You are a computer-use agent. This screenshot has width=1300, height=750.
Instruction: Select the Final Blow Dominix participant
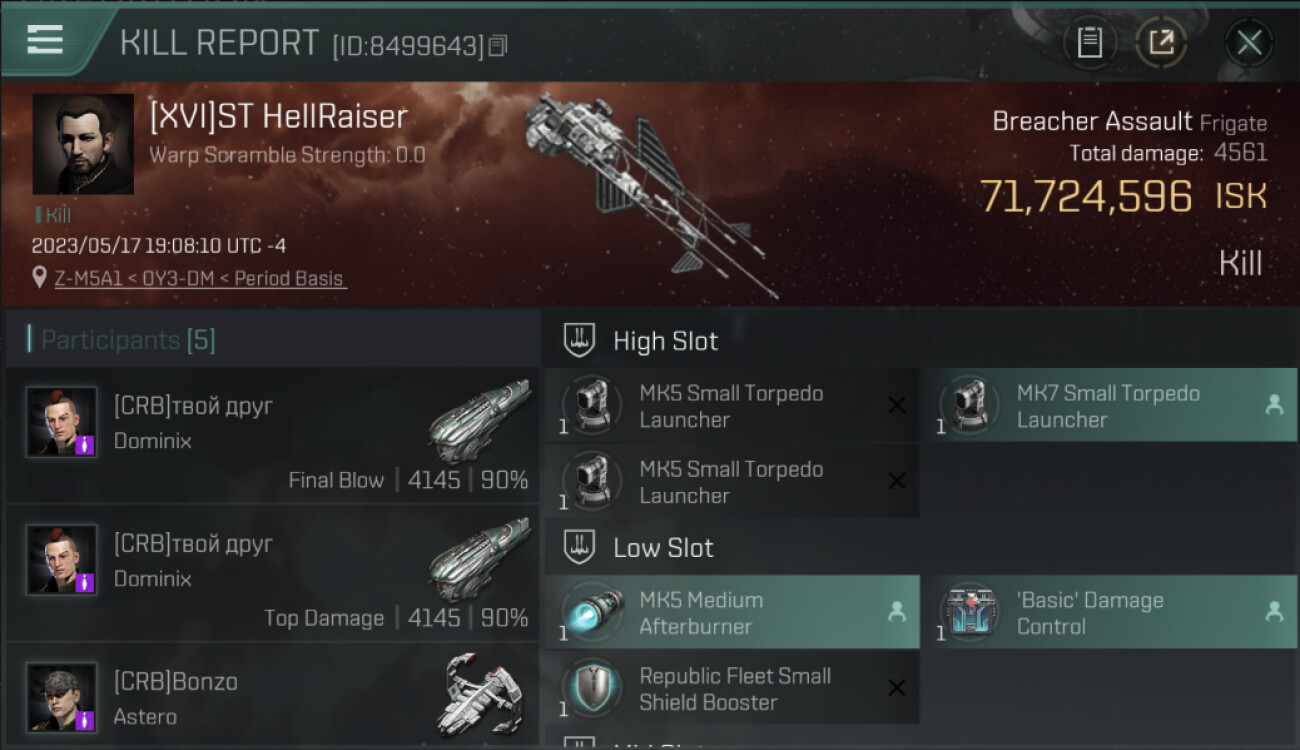pyautogui.click(x=273, y=435)
